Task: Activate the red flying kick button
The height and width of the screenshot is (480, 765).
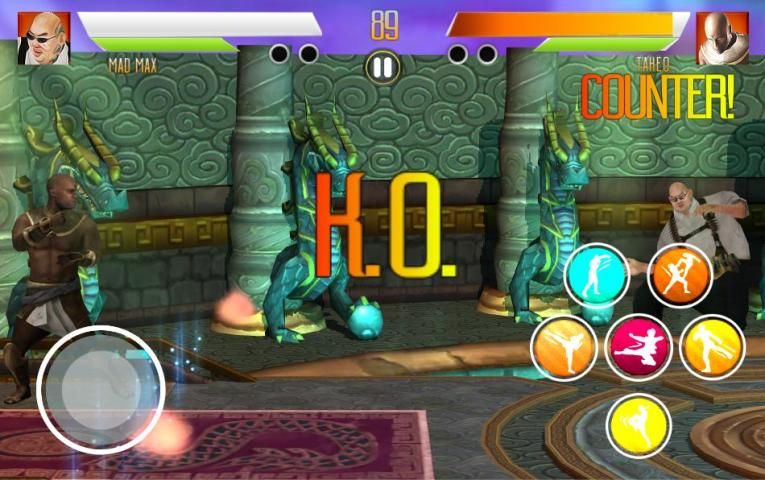Action: (x=638, y=348)
